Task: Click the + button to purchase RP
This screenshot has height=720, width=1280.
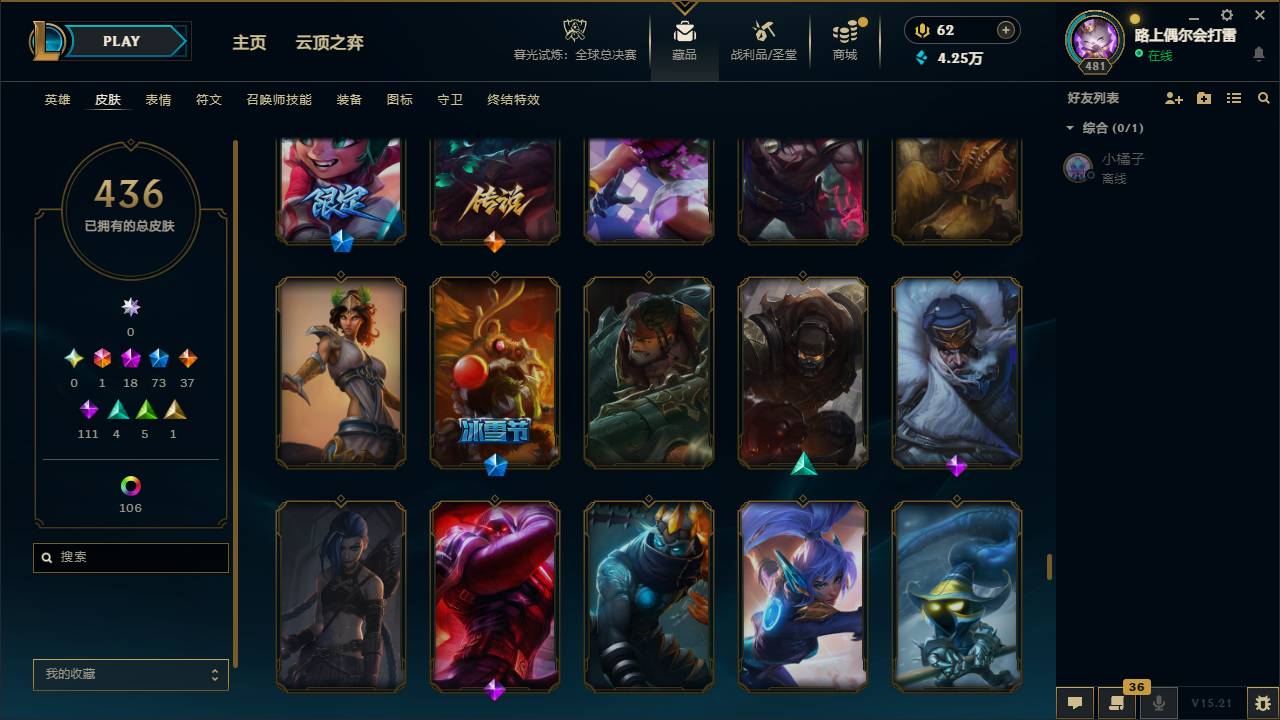Action: (x=1006, y=30)
